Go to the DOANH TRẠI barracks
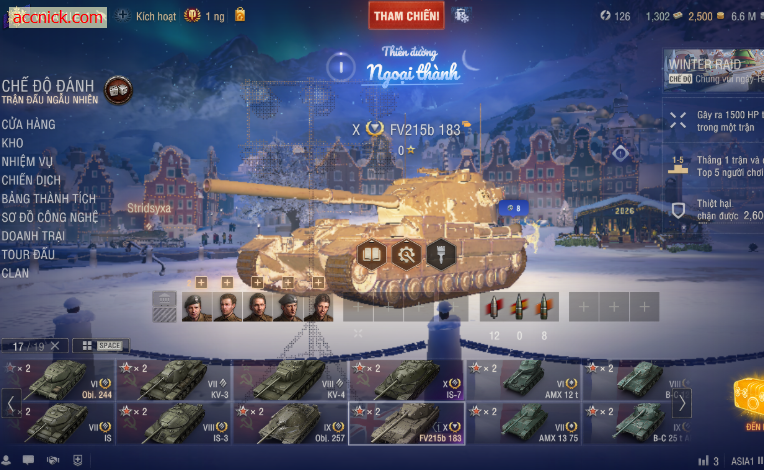This screenshot has width=764, height=470. (x=35, y=235)
